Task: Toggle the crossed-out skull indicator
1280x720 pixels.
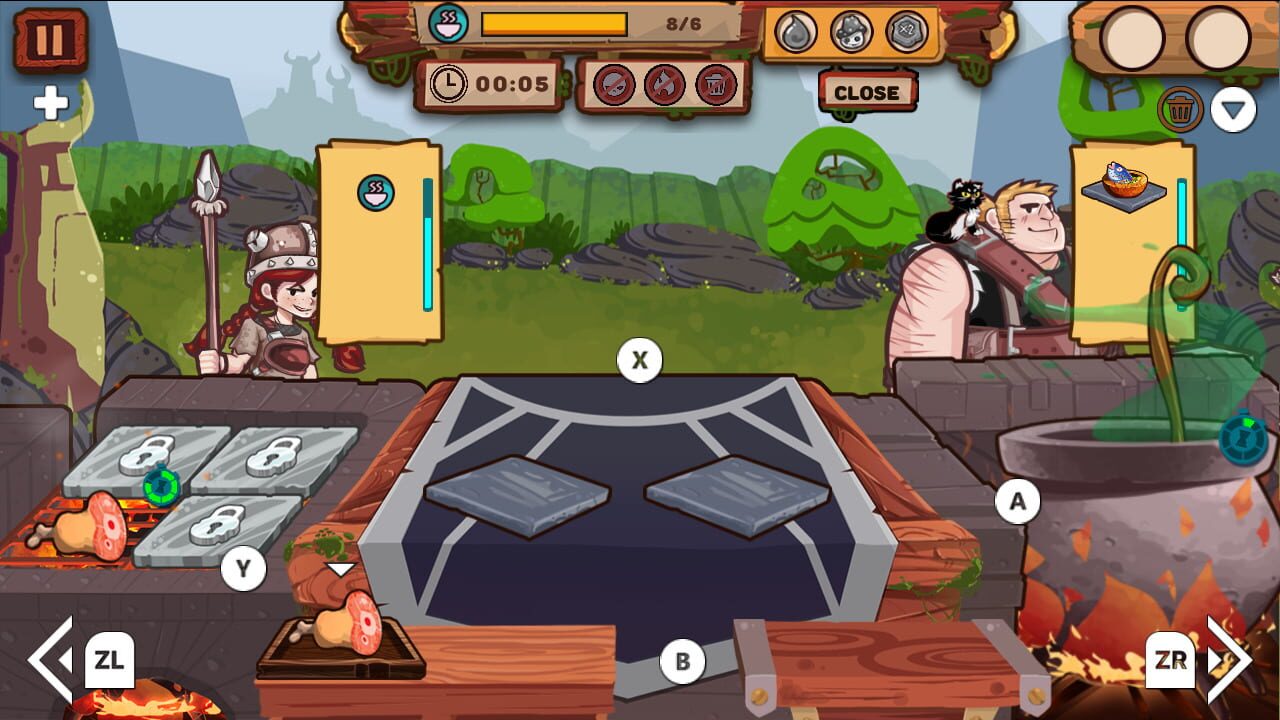Action: 614,85
